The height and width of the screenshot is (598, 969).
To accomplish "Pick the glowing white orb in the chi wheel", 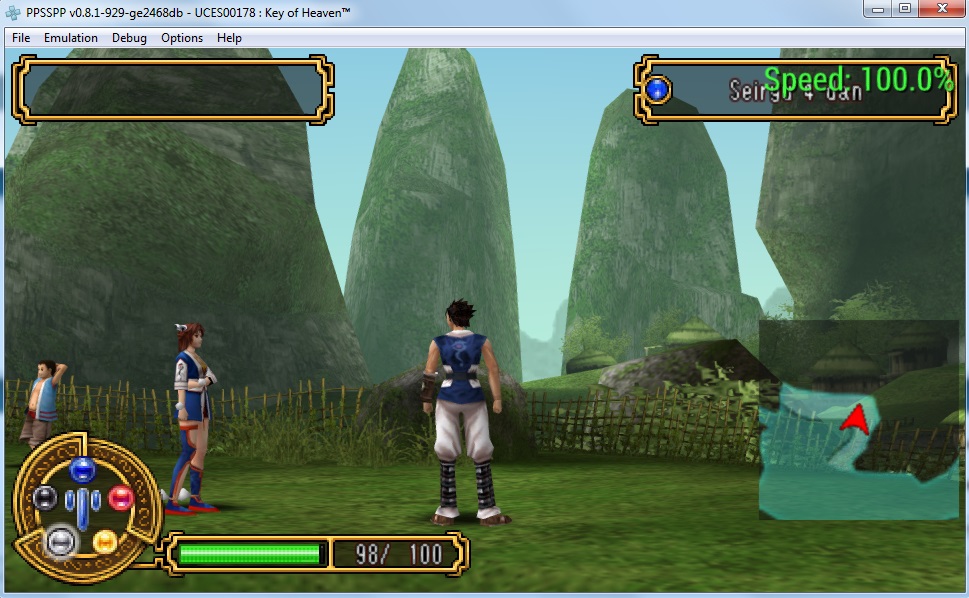I will pyautogui.click(x=61, y=541).
